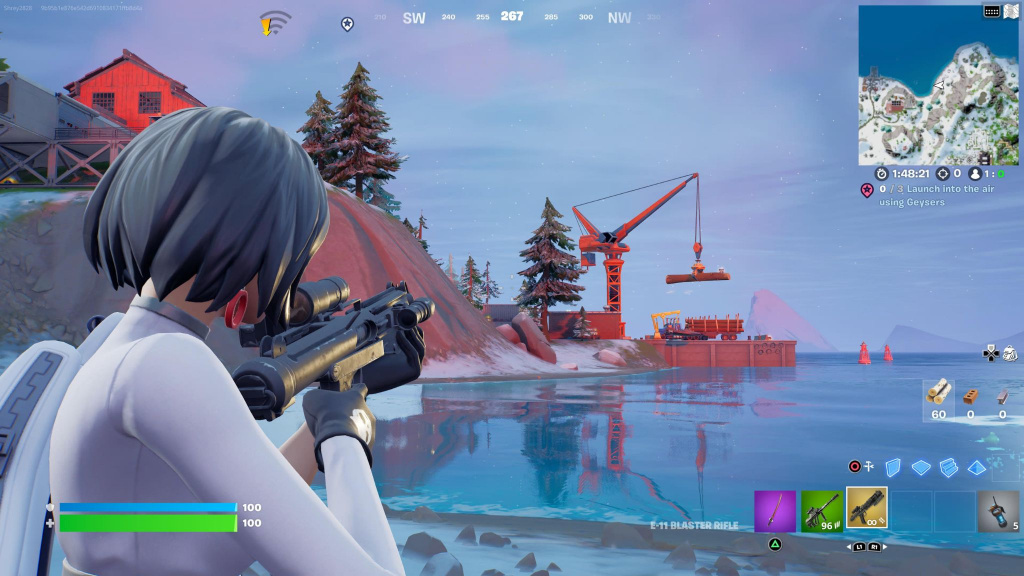Select the purple katana slot
The image size is (1024, 576).
(774, 511)
